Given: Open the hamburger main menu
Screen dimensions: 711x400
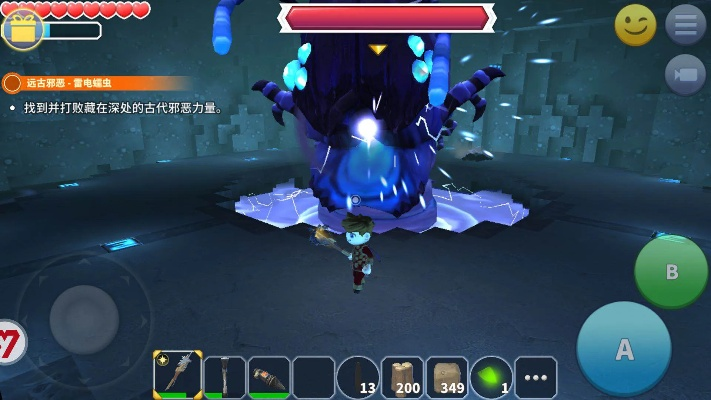Looking at the screenshot, I should [685, 25].
